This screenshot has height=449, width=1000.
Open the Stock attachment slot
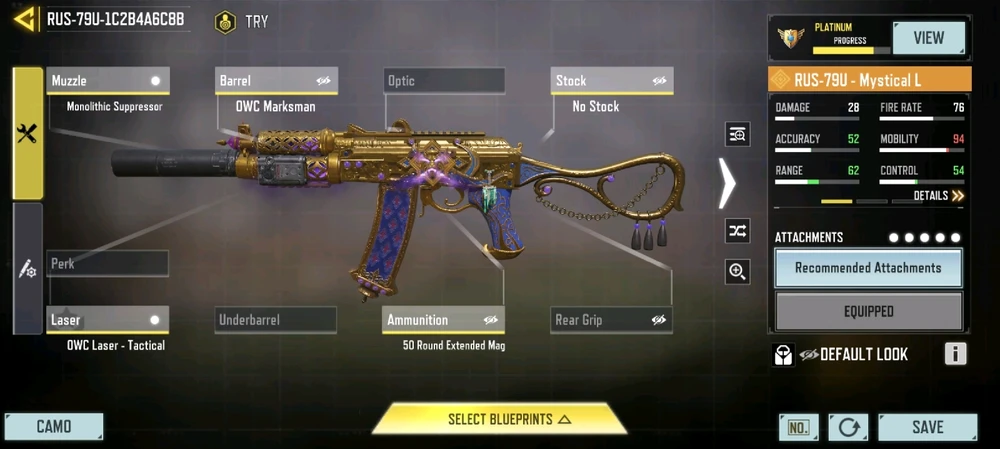(x=612, y=81)
